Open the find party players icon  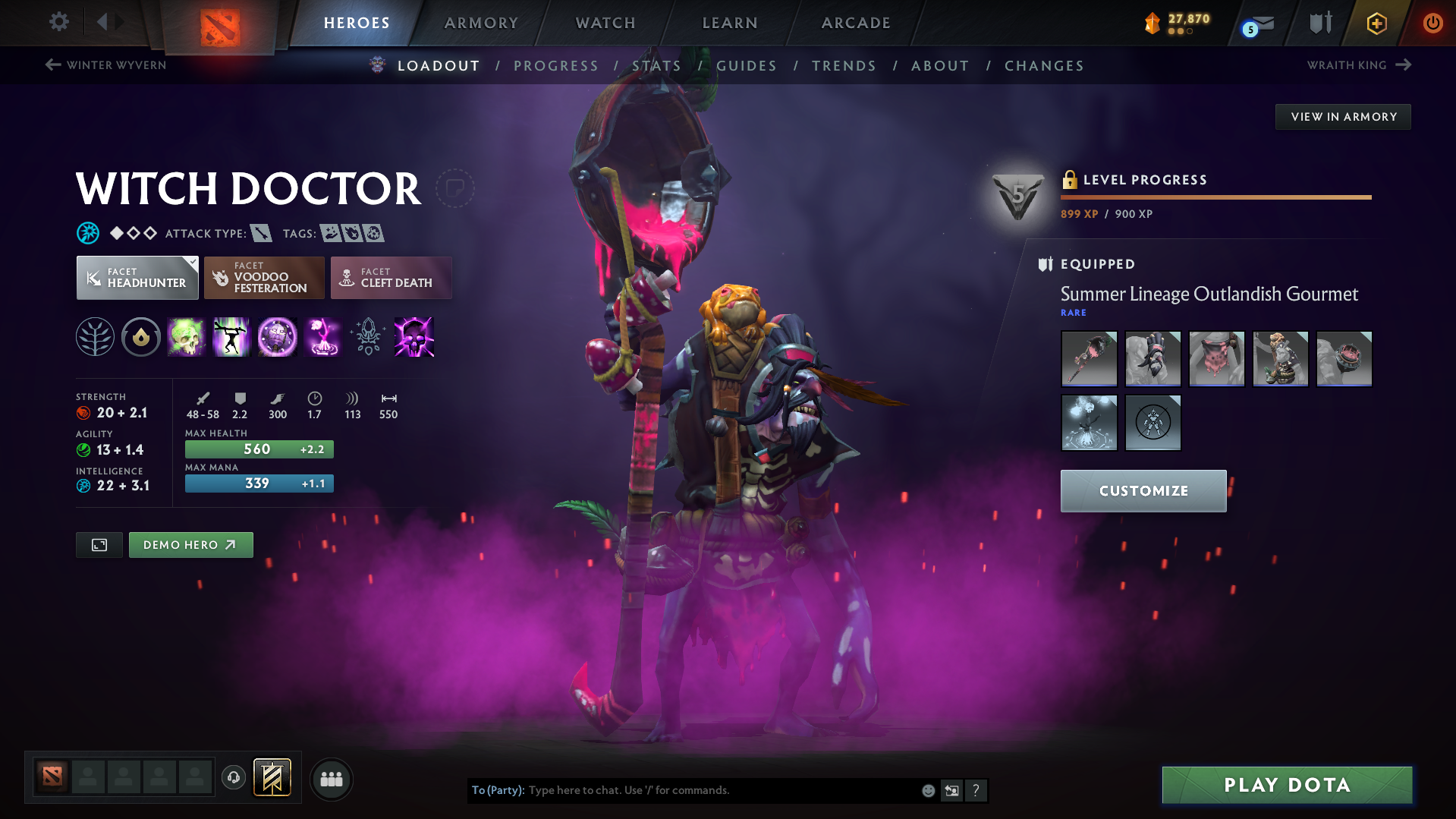332,779
